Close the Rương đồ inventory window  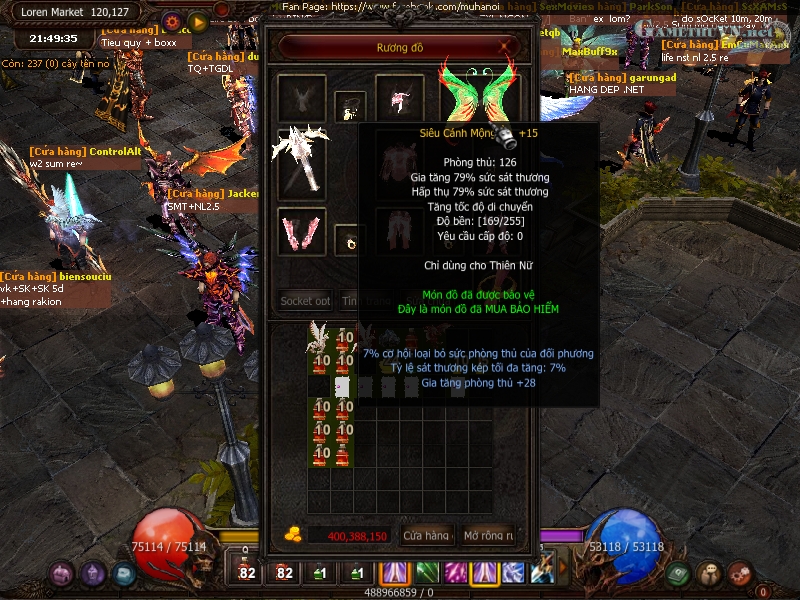point(508,46)
